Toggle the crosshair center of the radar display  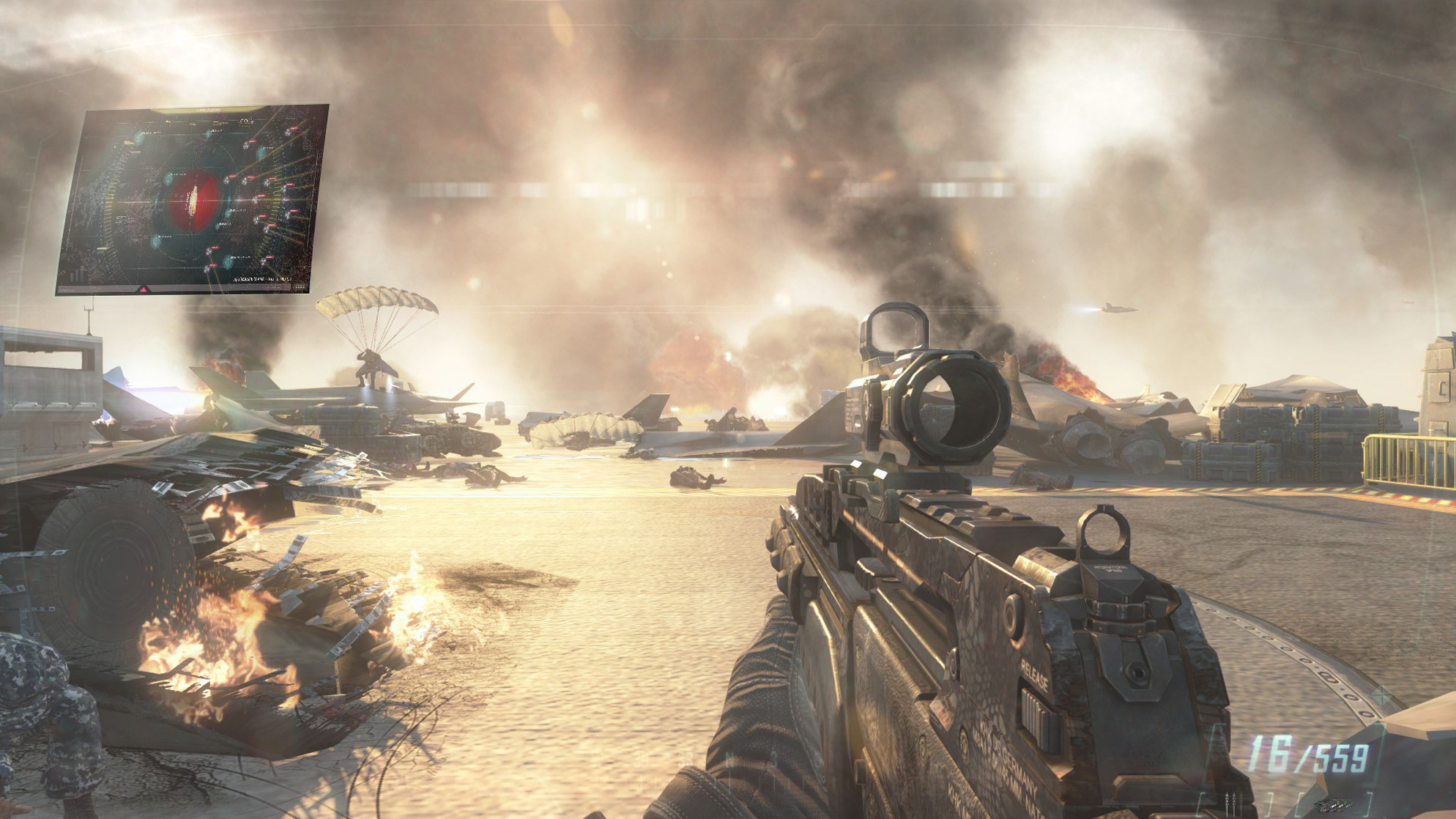click(193, 199)
